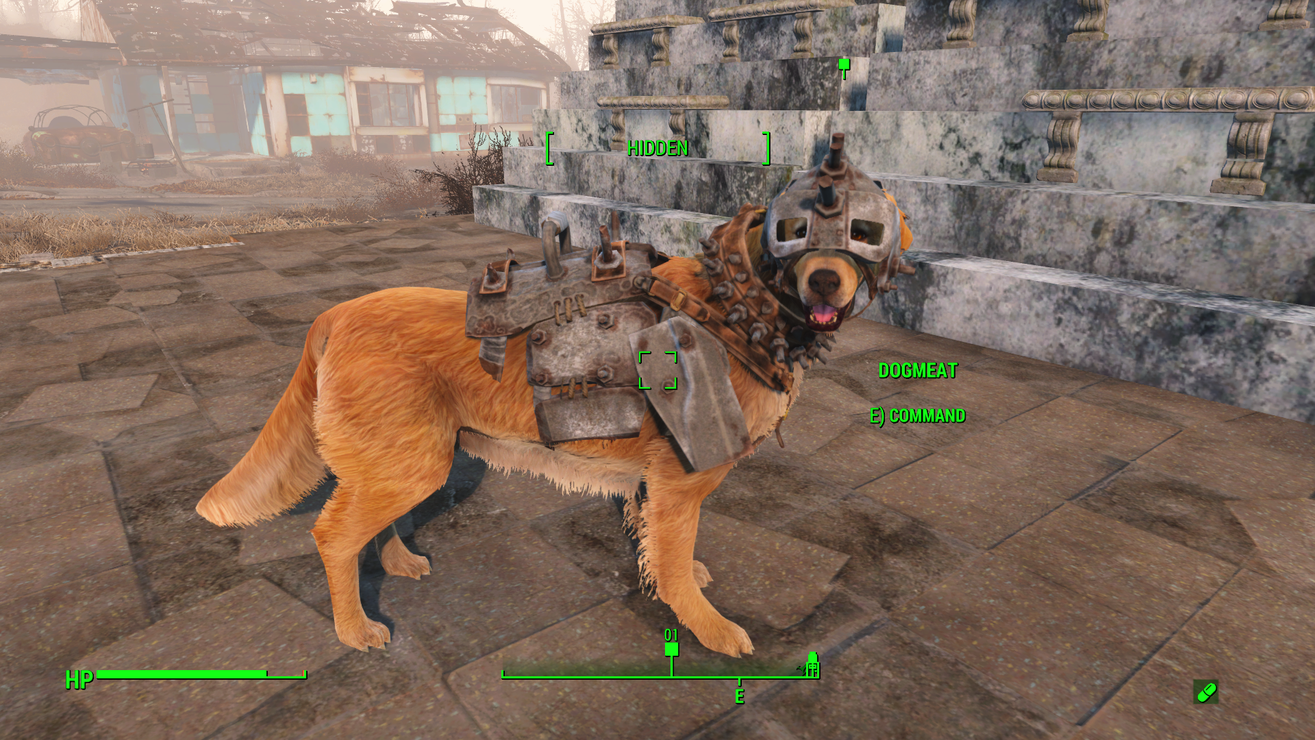Select the square marker labeled 01 on compass
This screenshot has width=1315, height=740.
(672, 649)
